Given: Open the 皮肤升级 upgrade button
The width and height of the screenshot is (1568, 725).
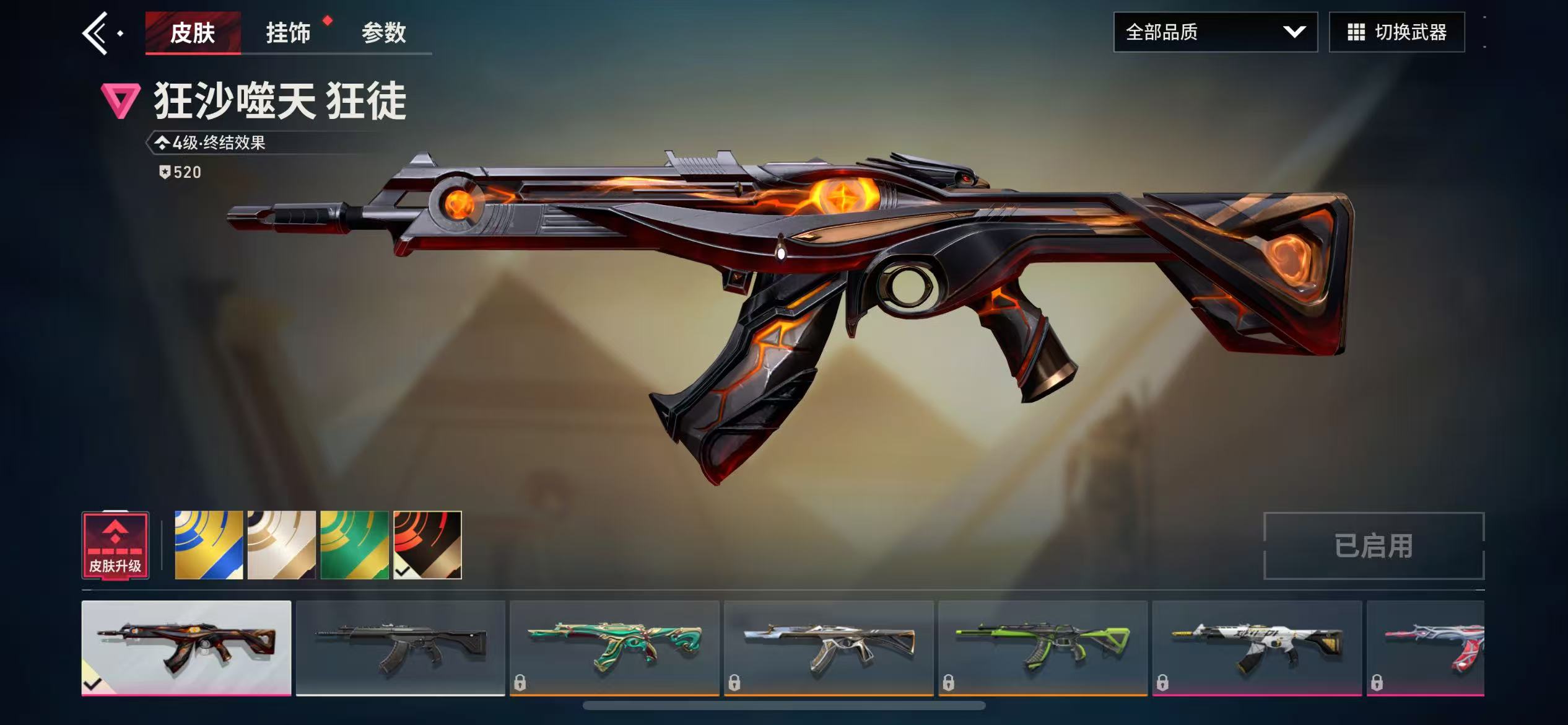Looking at the screenshot, I should coord(115,546).
